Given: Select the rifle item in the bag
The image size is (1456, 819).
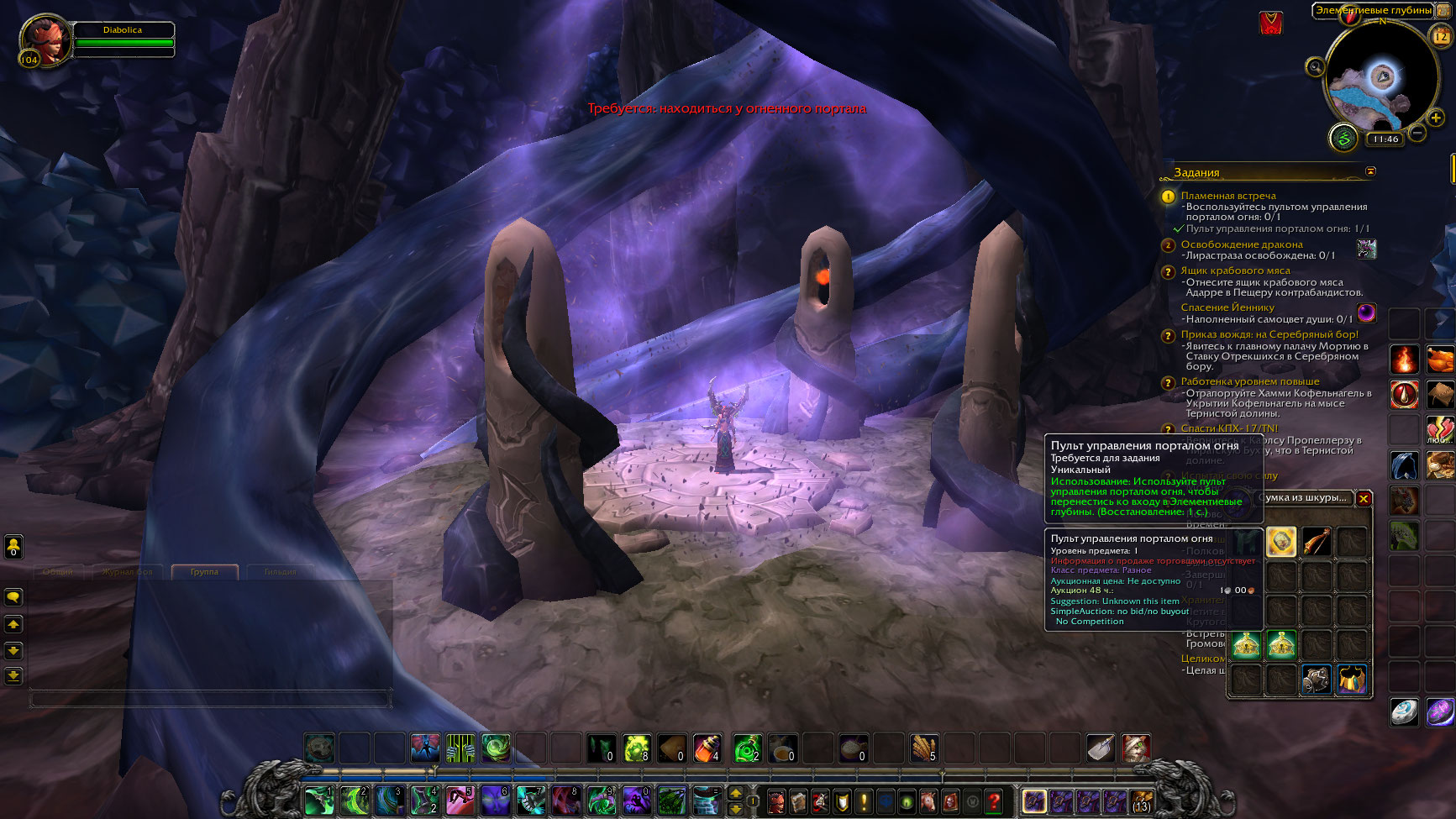Looking at the screenshot, I should point(1317,543).
